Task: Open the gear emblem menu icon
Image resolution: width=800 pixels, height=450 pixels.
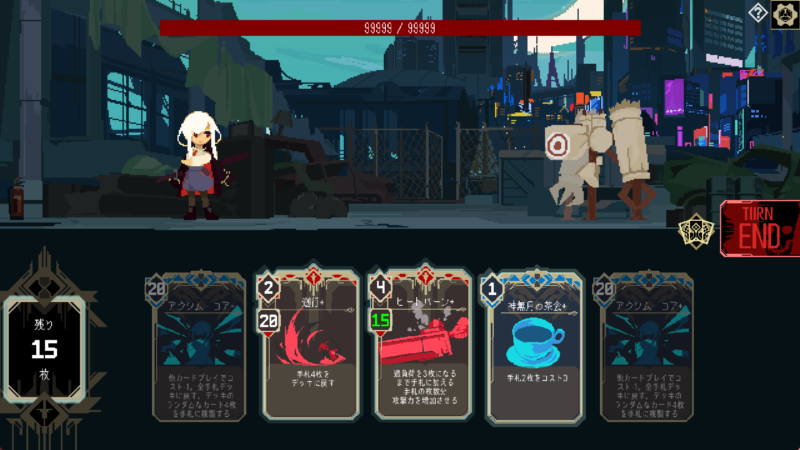Action: pyautogui.click(x=784, y=13)
